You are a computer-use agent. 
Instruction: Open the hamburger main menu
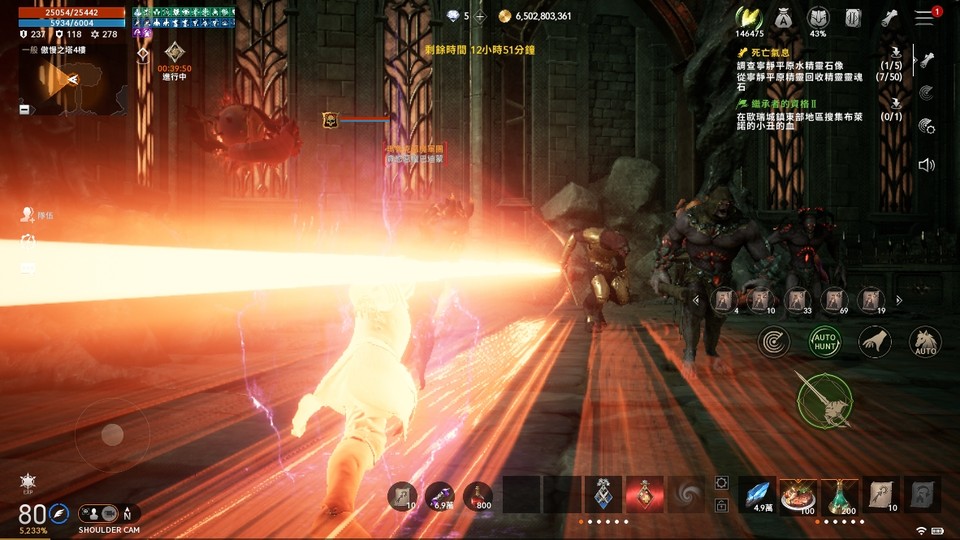(x=923, y=18)
